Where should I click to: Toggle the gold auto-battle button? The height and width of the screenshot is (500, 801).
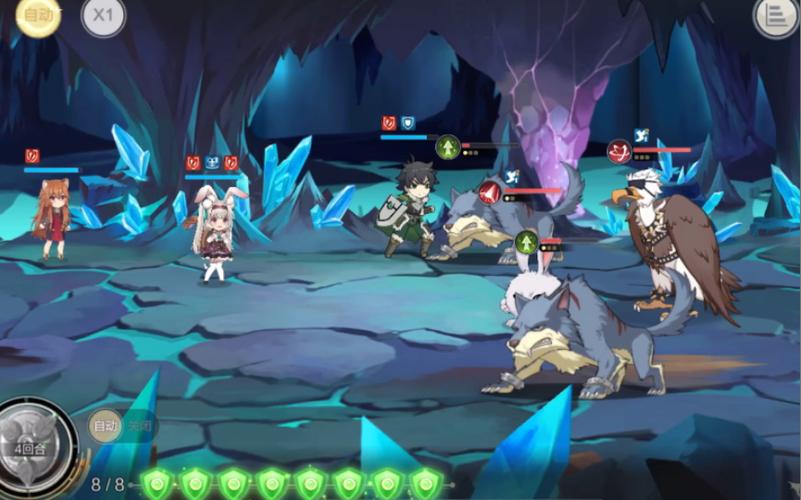[x=38, y=15]
